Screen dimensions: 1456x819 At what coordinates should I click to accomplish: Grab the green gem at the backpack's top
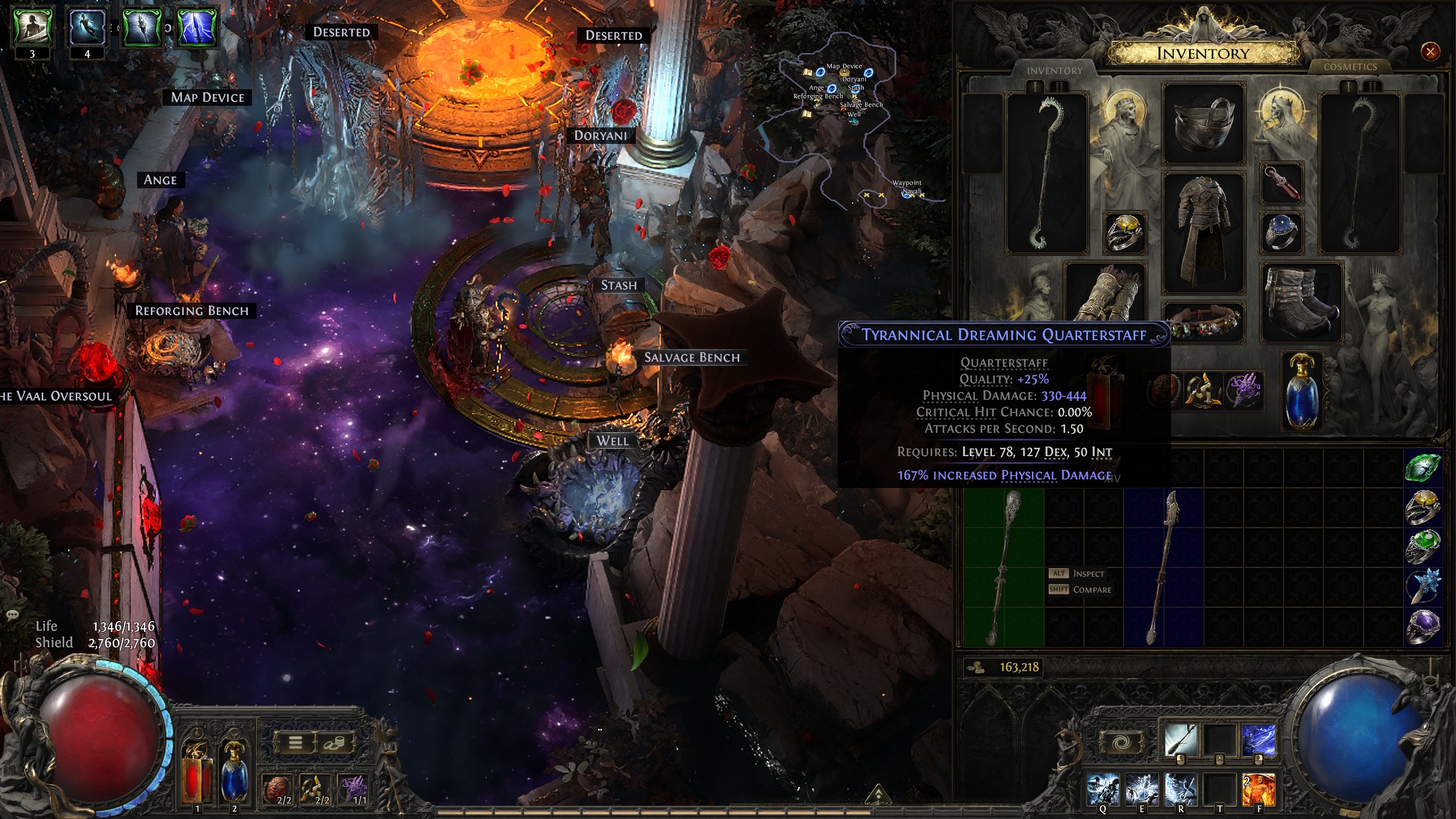tap(1423, 468)
